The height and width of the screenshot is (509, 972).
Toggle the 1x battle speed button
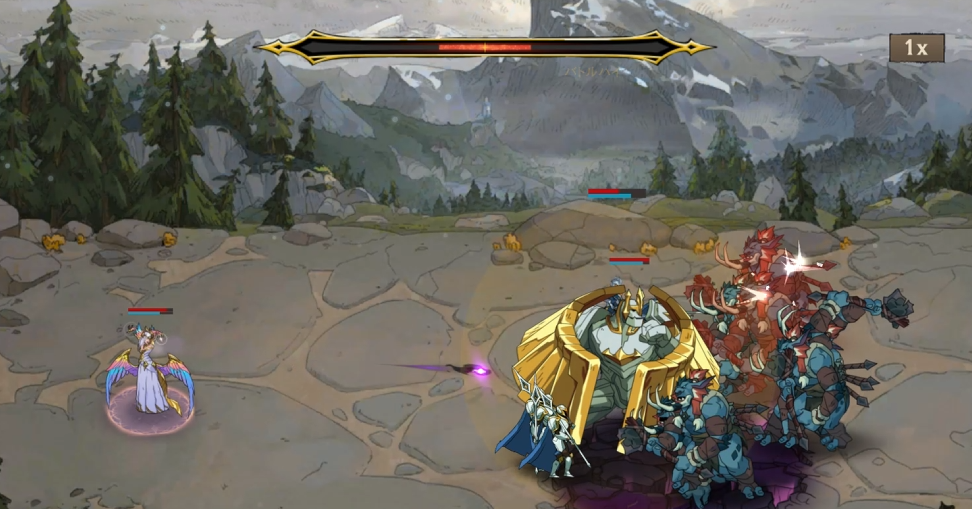(916, 48)
